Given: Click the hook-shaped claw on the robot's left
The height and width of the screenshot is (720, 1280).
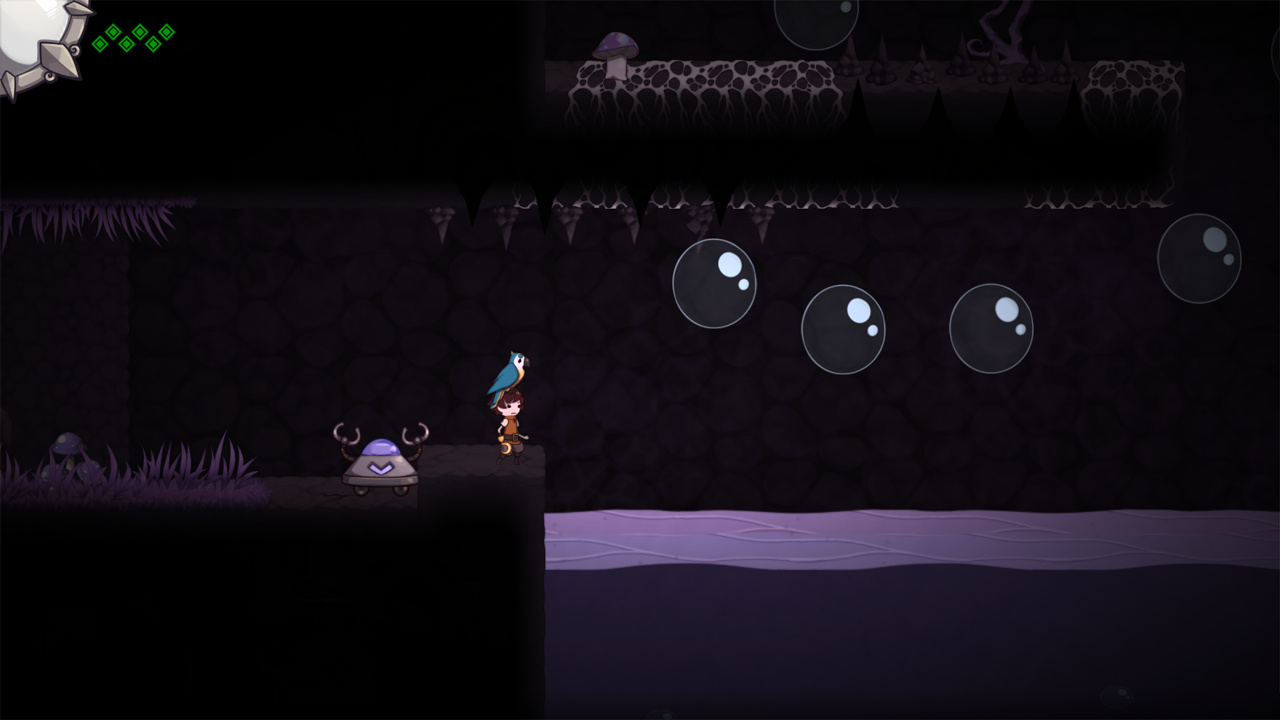Looking at the screenshot, I should click(345, 432).
